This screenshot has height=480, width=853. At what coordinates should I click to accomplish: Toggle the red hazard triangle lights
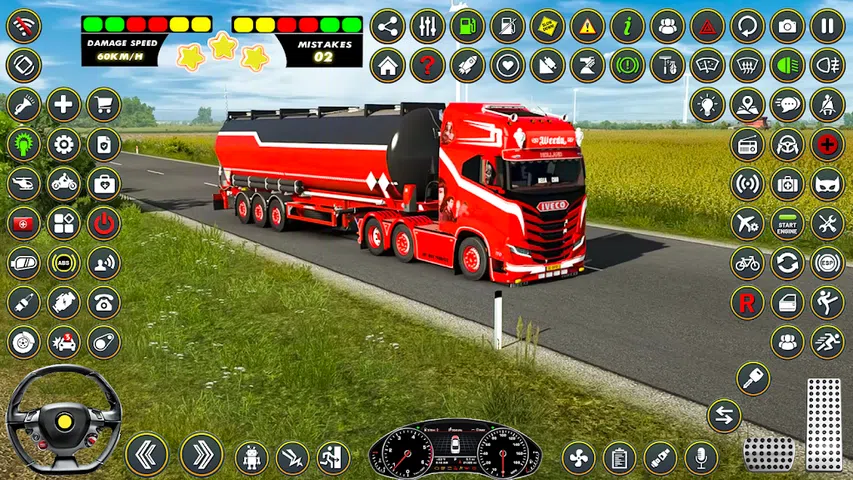(x=707, y=26)
